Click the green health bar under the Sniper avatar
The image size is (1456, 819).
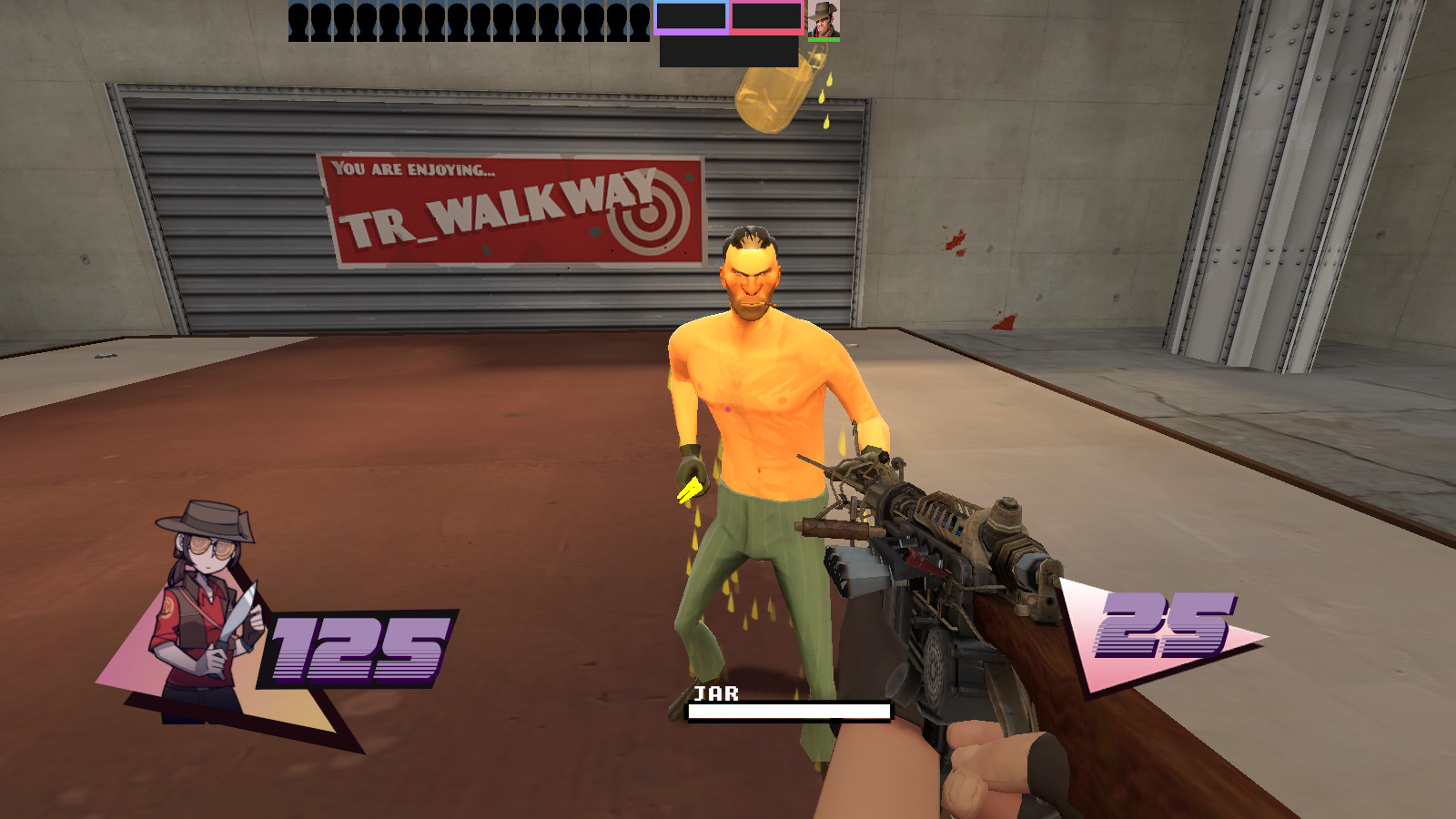[824, 40]
